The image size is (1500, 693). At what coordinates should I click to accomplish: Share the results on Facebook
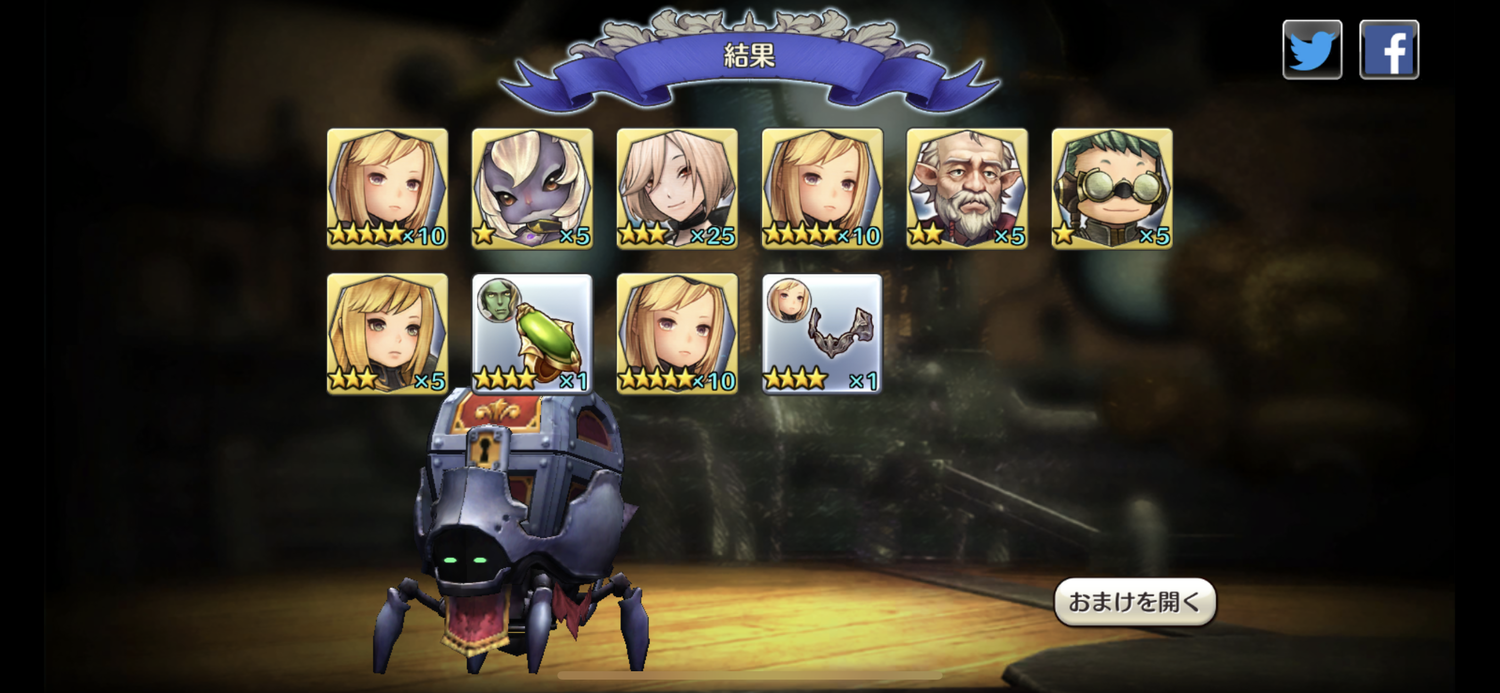pyautogui.click(x=1389, y=49)
